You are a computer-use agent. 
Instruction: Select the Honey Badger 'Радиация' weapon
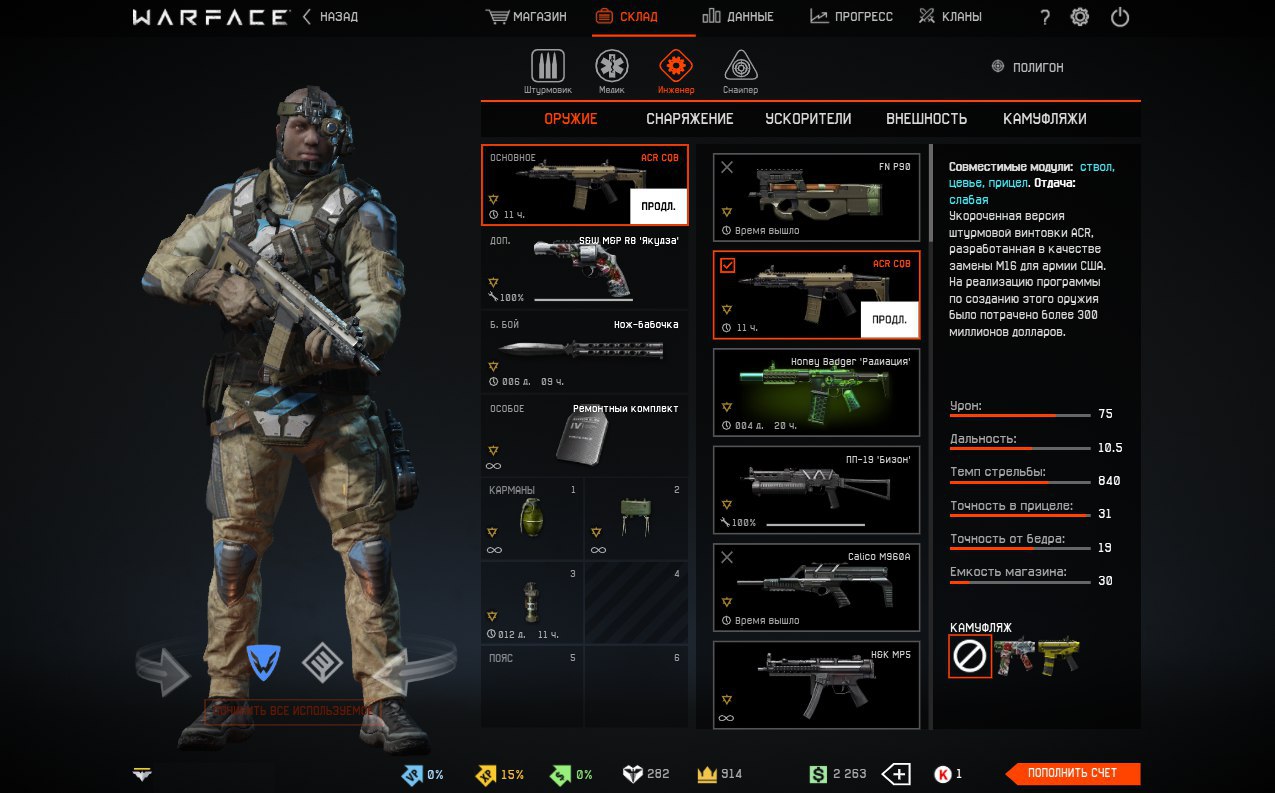point(816,393)
